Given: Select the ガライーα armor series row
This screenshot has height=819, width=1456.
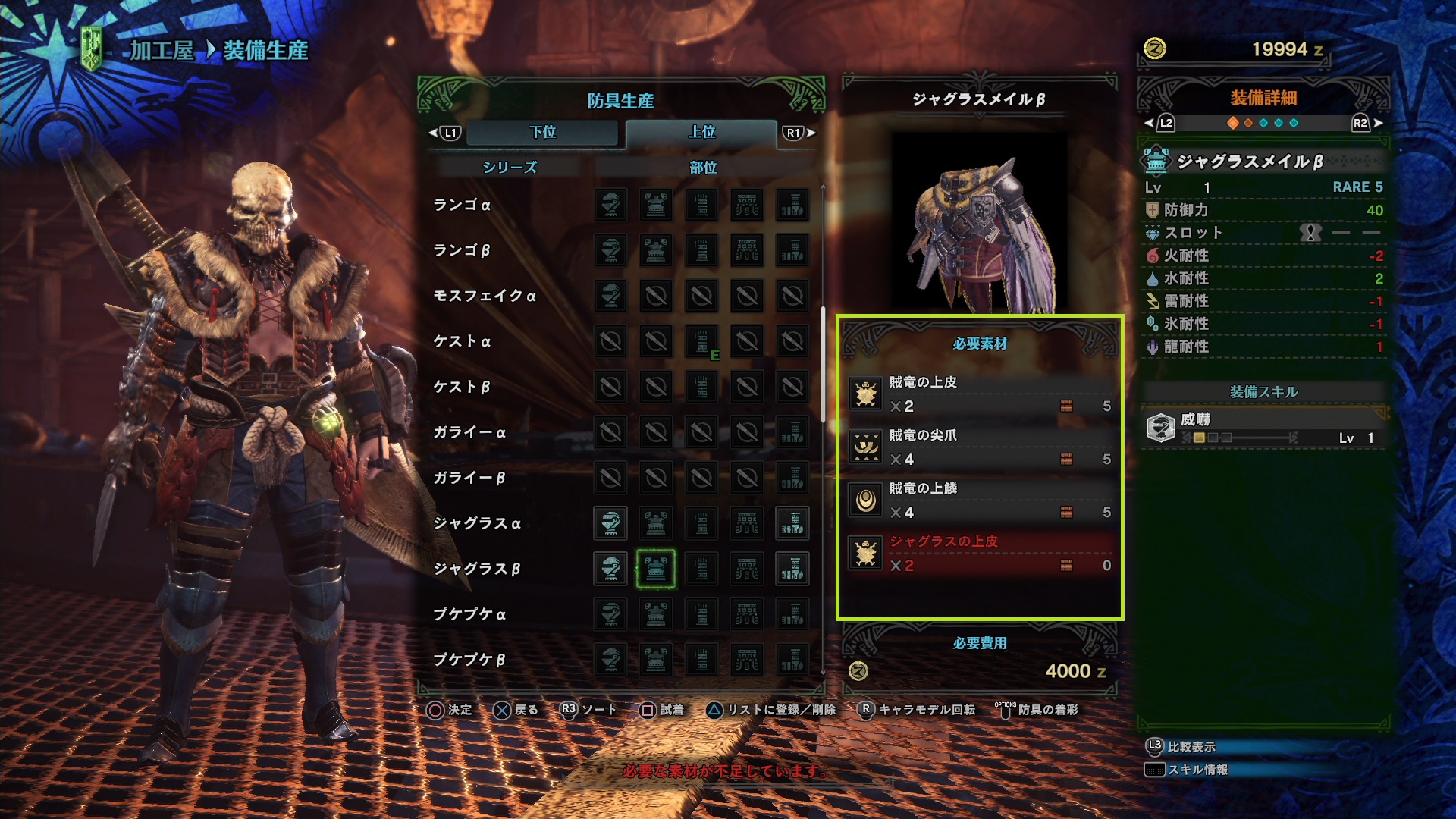Looking at the screenshot, I should point(469,432).
